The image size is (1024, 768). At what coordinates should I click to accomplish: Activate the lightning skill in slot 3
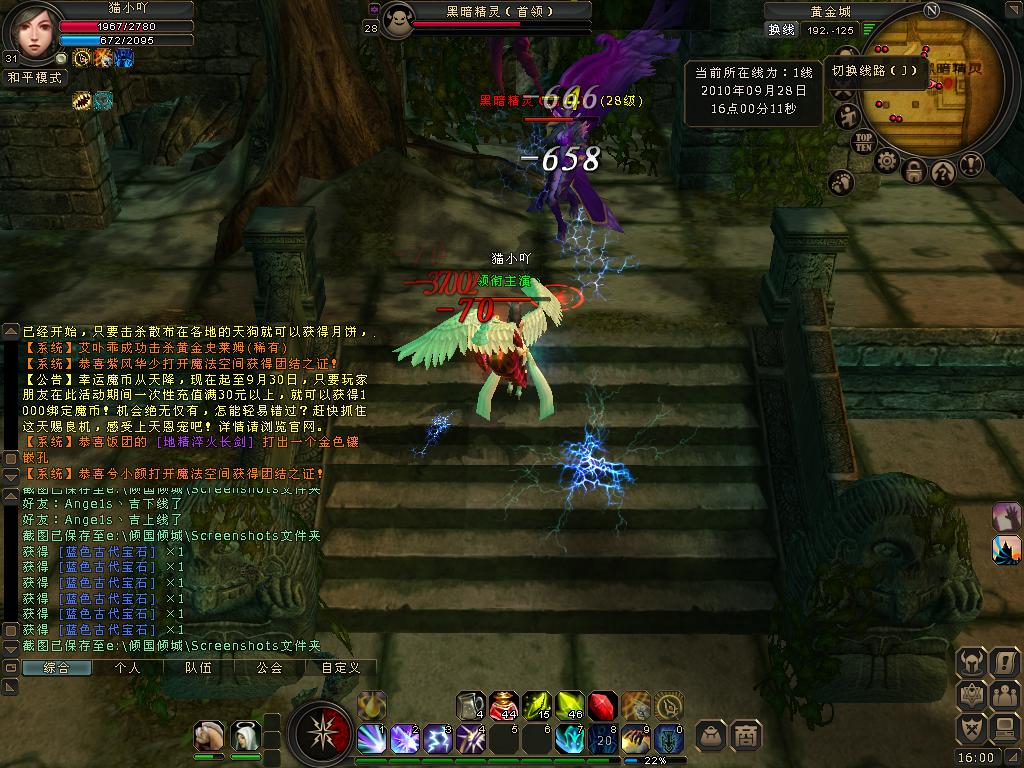coord(438,739)
